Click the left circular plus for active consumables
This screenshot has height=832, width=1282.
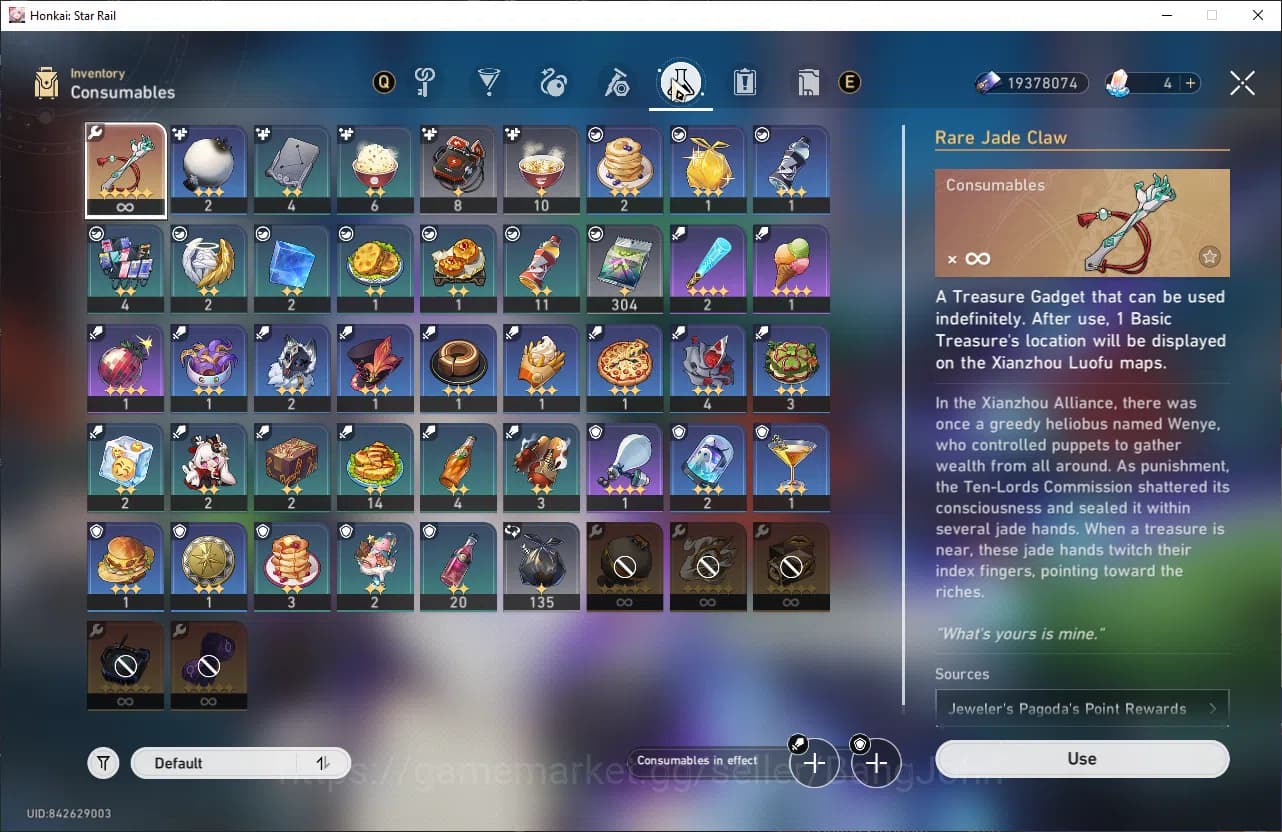pos(814,762)
